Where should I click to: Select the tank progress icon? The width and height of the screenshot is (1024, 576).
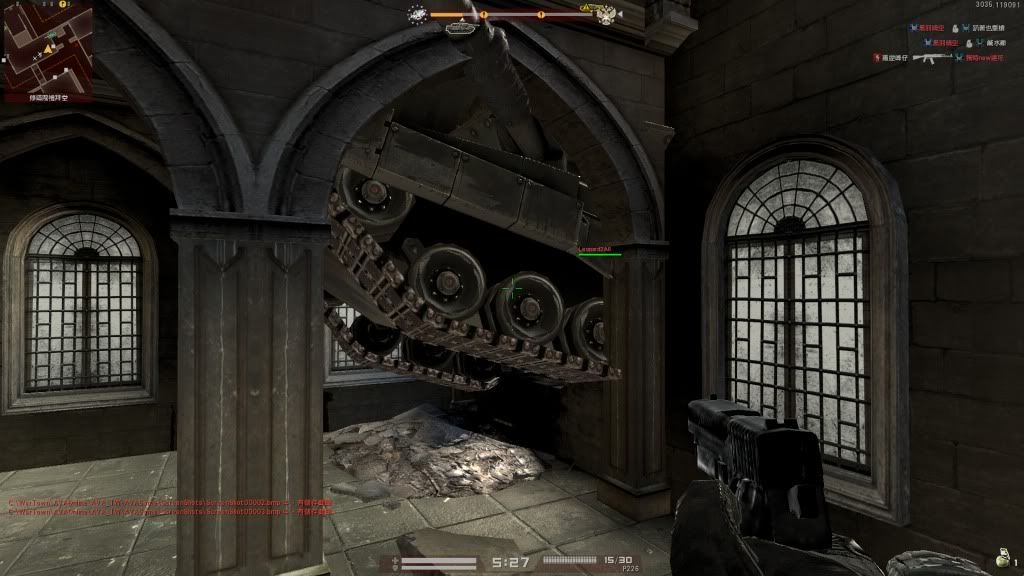point(460,28)
